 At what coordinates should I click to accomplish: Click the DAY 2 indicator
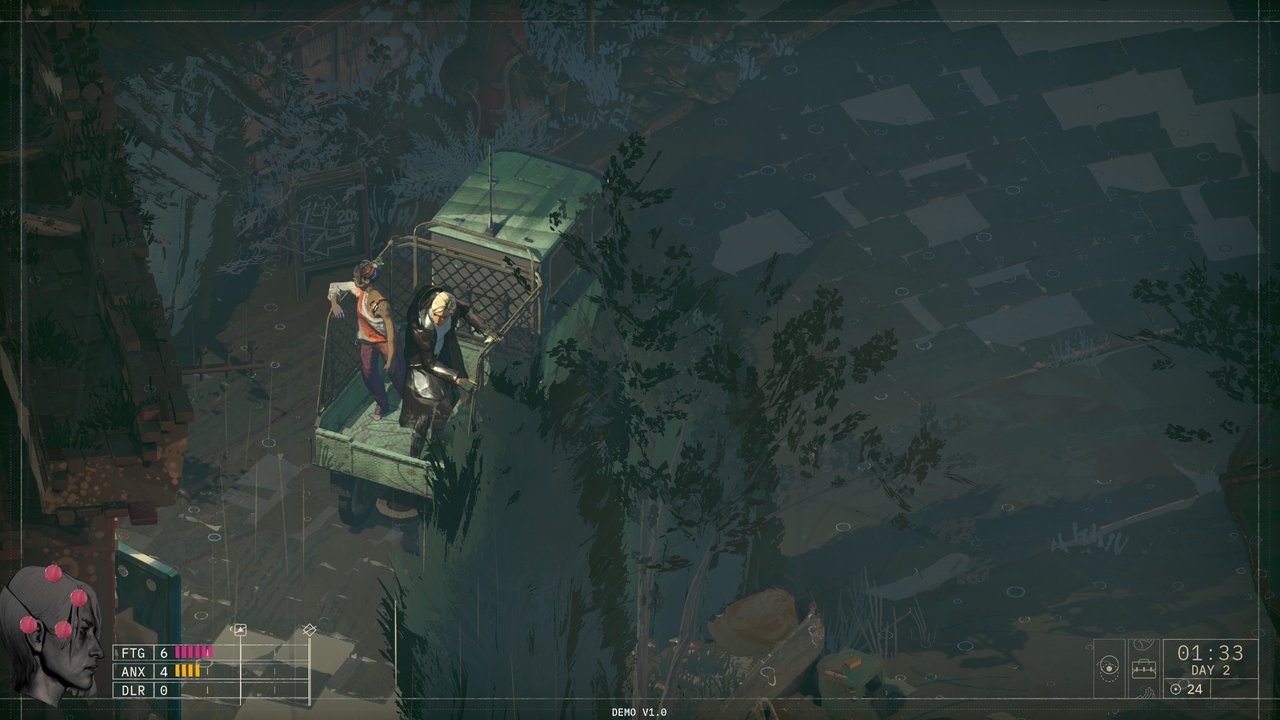click(1212, 669)
